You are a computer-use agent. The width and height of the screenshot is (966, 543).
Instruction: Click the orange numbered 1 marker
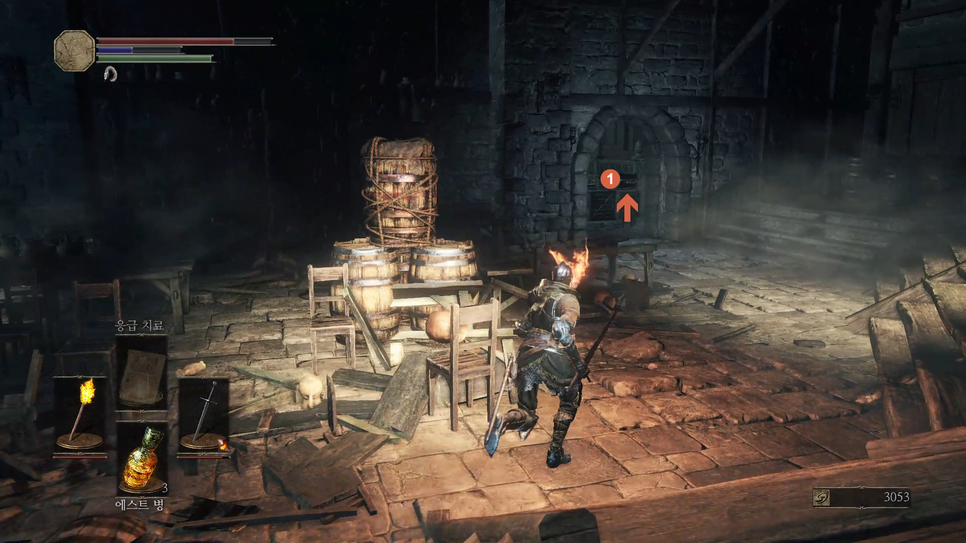[610, 179]
